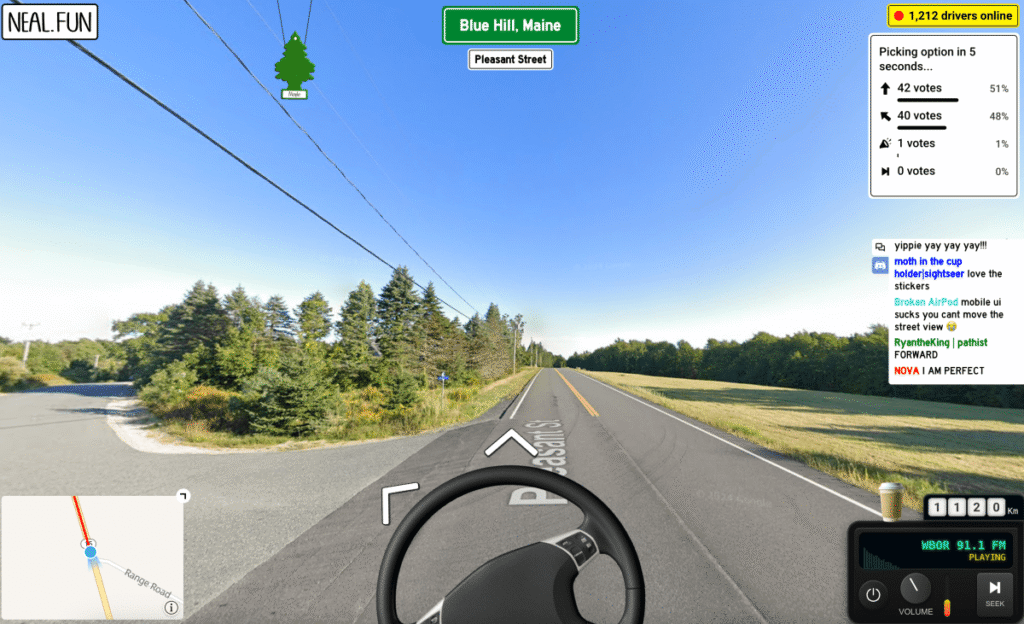The image size is (1024, 624).
Task: Vote for the left-turn arrow on the road
Action: tap(398, 502)
